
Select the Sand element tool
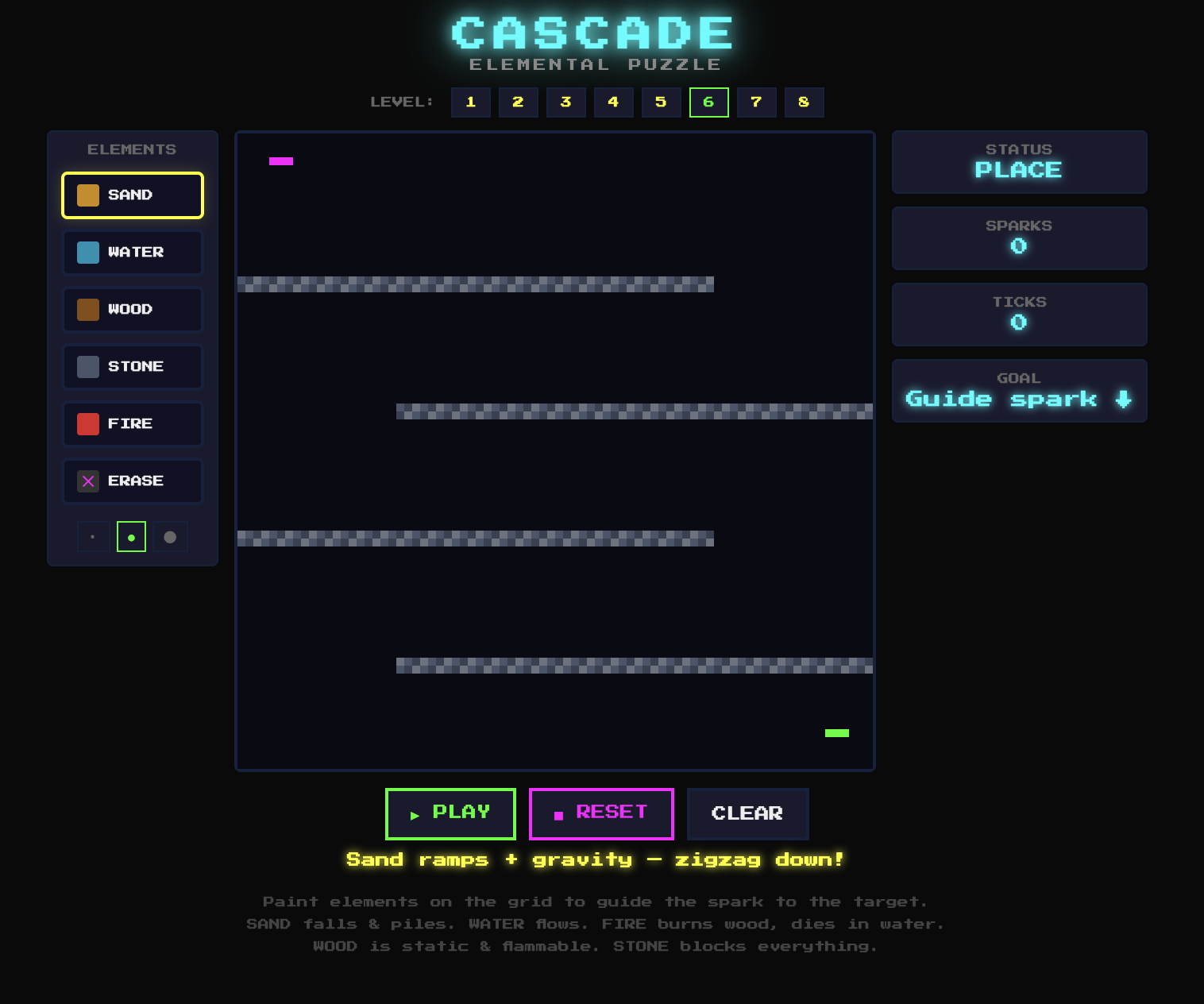[x=132, y=195]
